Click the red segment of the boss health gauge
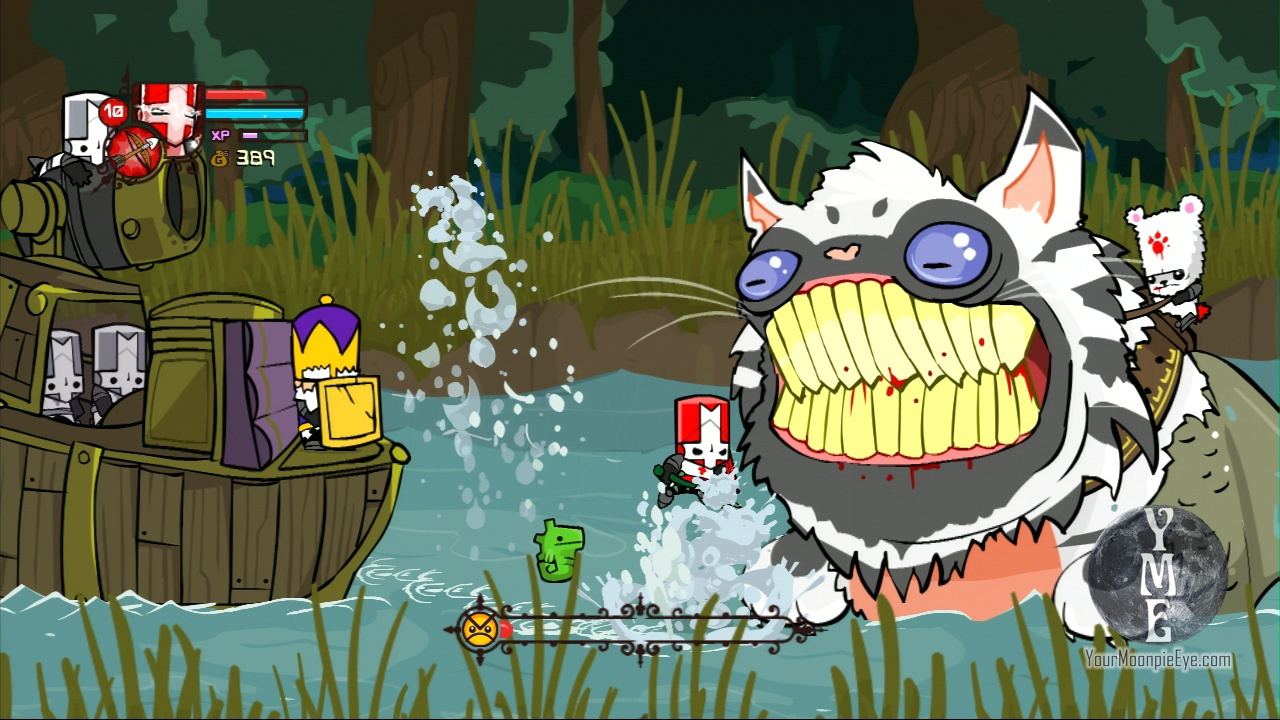 (x=505, y=629)
